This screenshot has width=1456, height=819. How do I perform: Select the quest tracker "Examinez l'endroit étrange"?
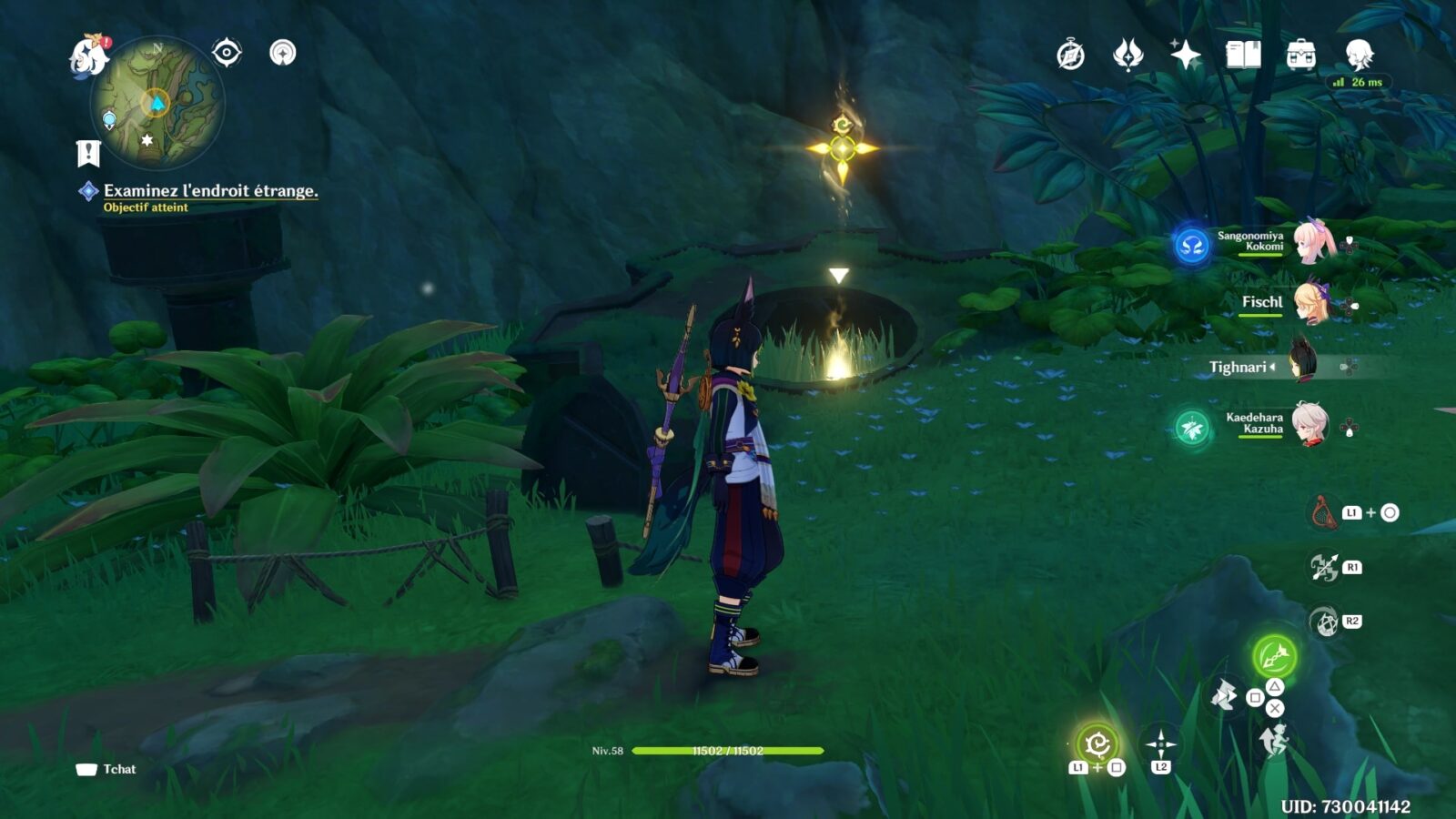210,191
